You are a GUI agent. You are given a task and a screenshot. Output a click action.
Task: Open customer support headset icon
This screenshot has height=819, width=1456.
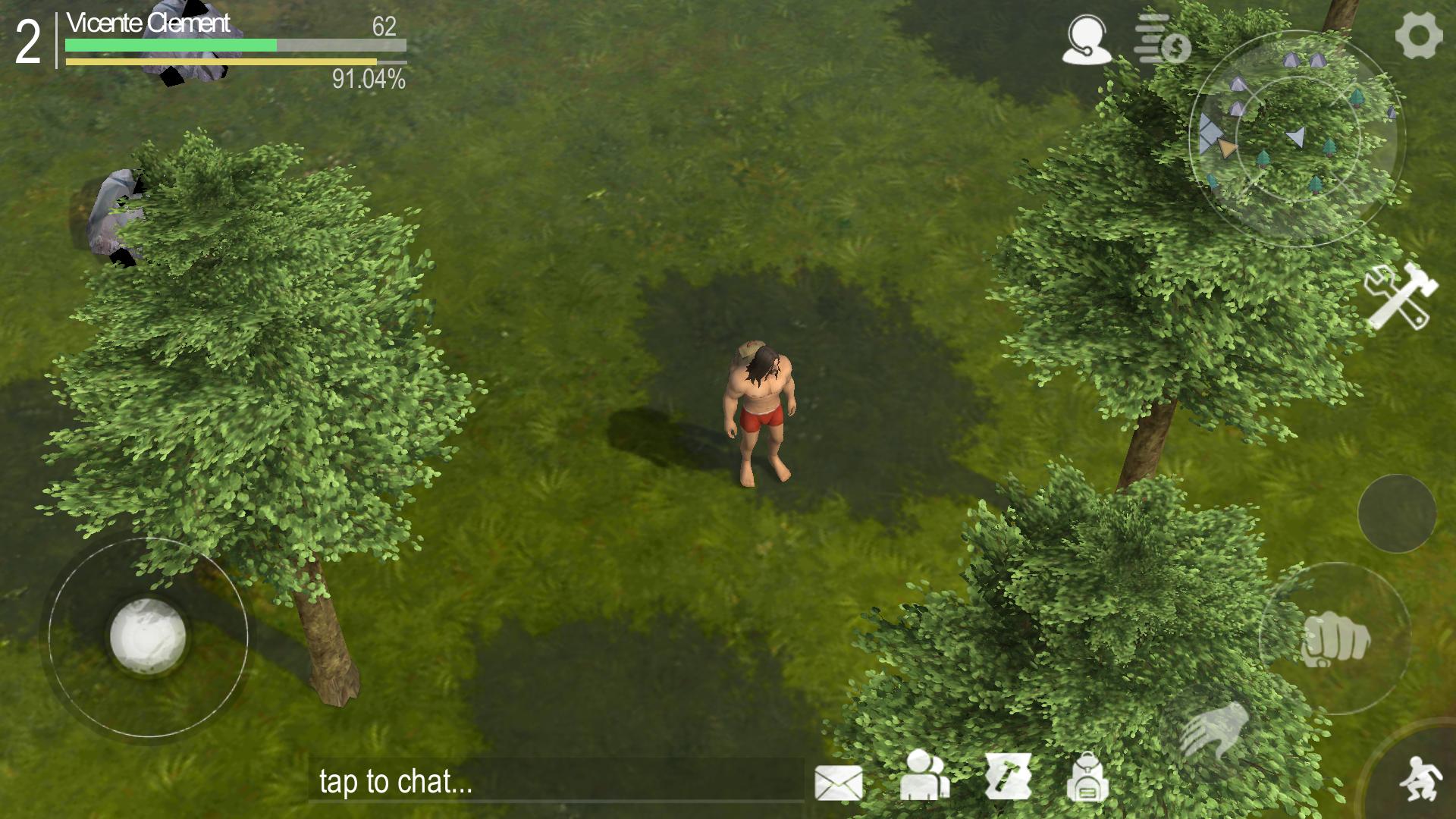tap(1086, 39)
